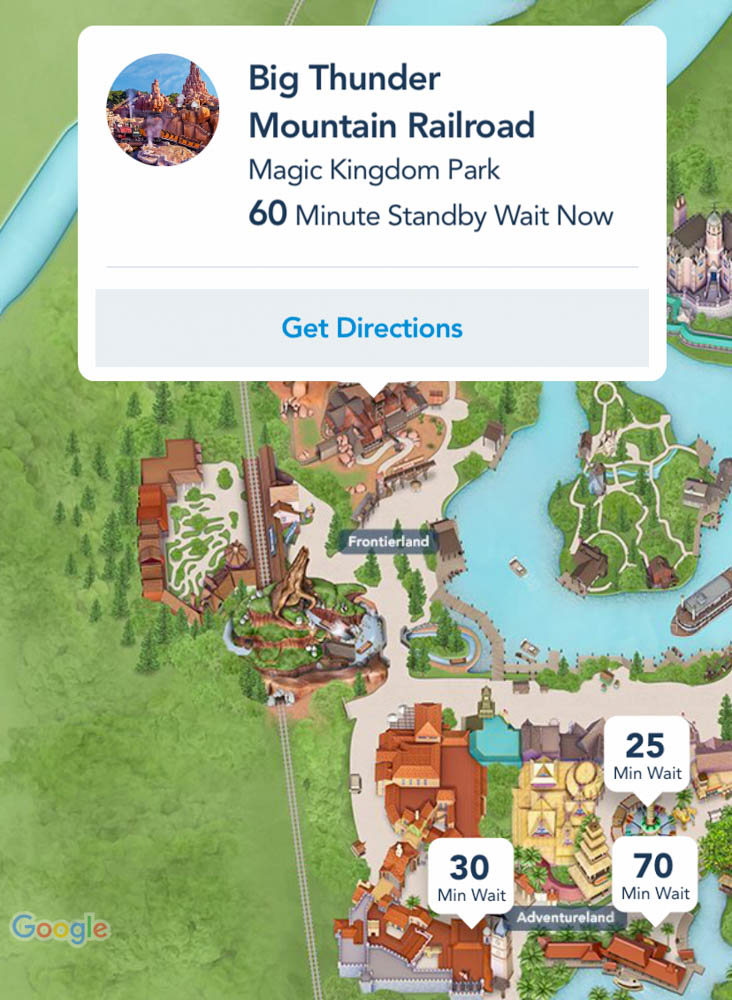The height and width of the screenshot is (1000, 732).
Task: Select the 30 Min Wait marker
Action: pyautogui.click(x=470, y=875)
